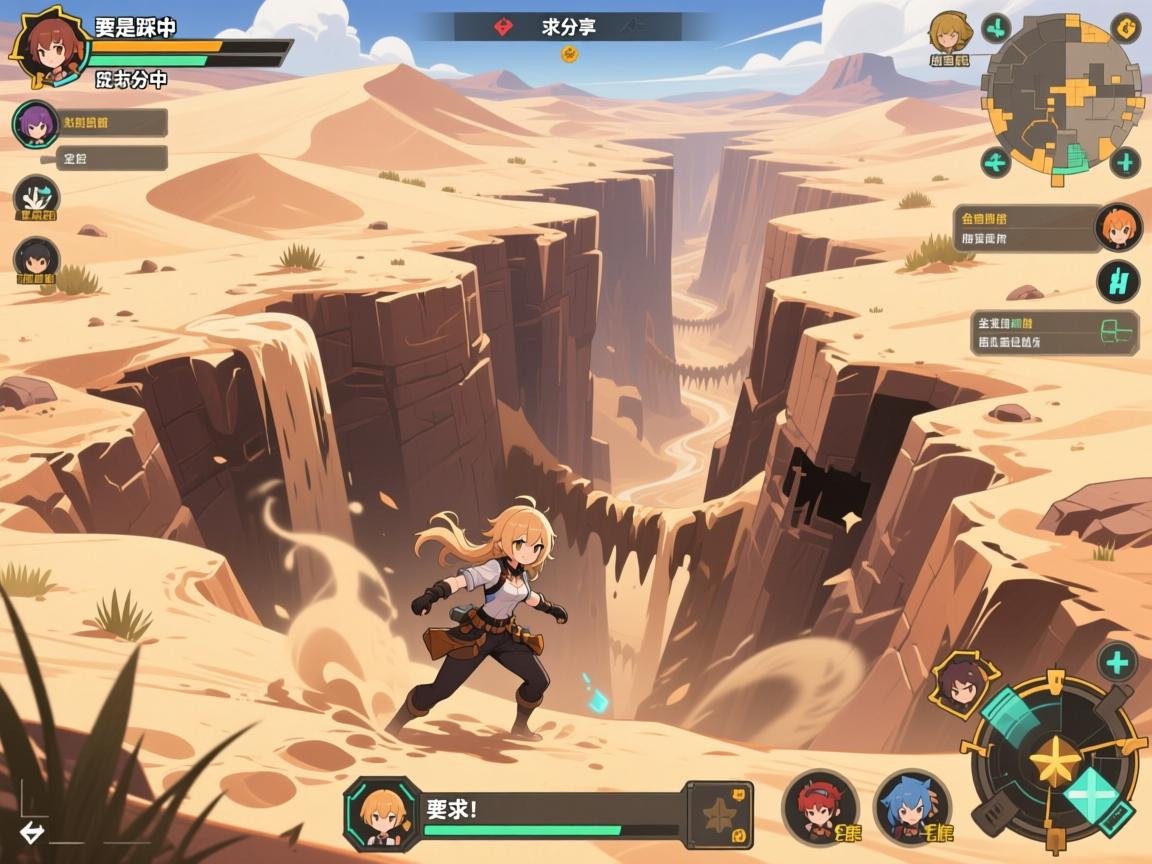Use the golden star attack button
The width and height of the screenshot is (1152, 864).
(x=1053, y=765)
